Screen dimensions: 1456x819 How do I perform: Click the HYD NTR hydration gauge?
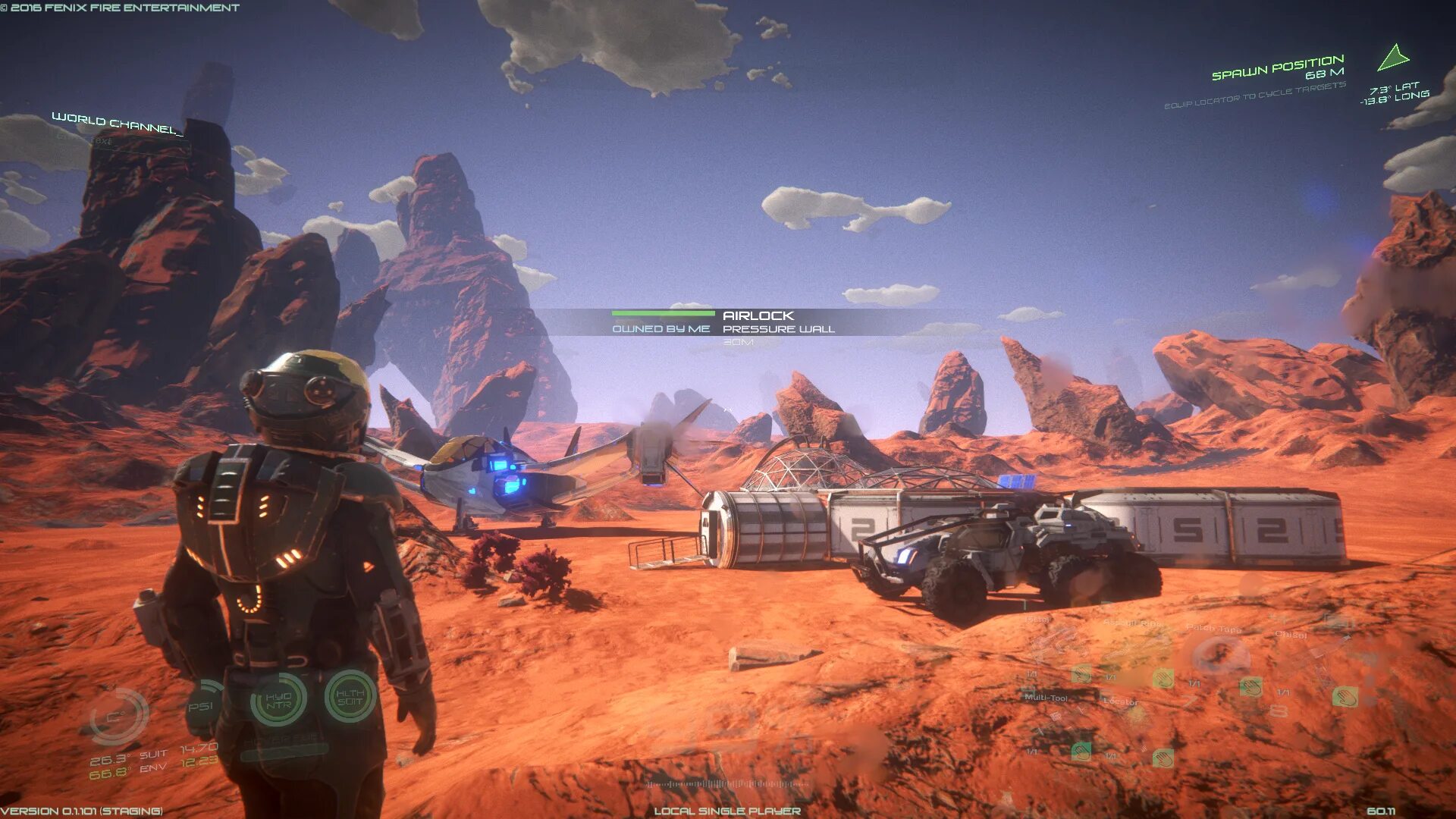click(278, 700)
